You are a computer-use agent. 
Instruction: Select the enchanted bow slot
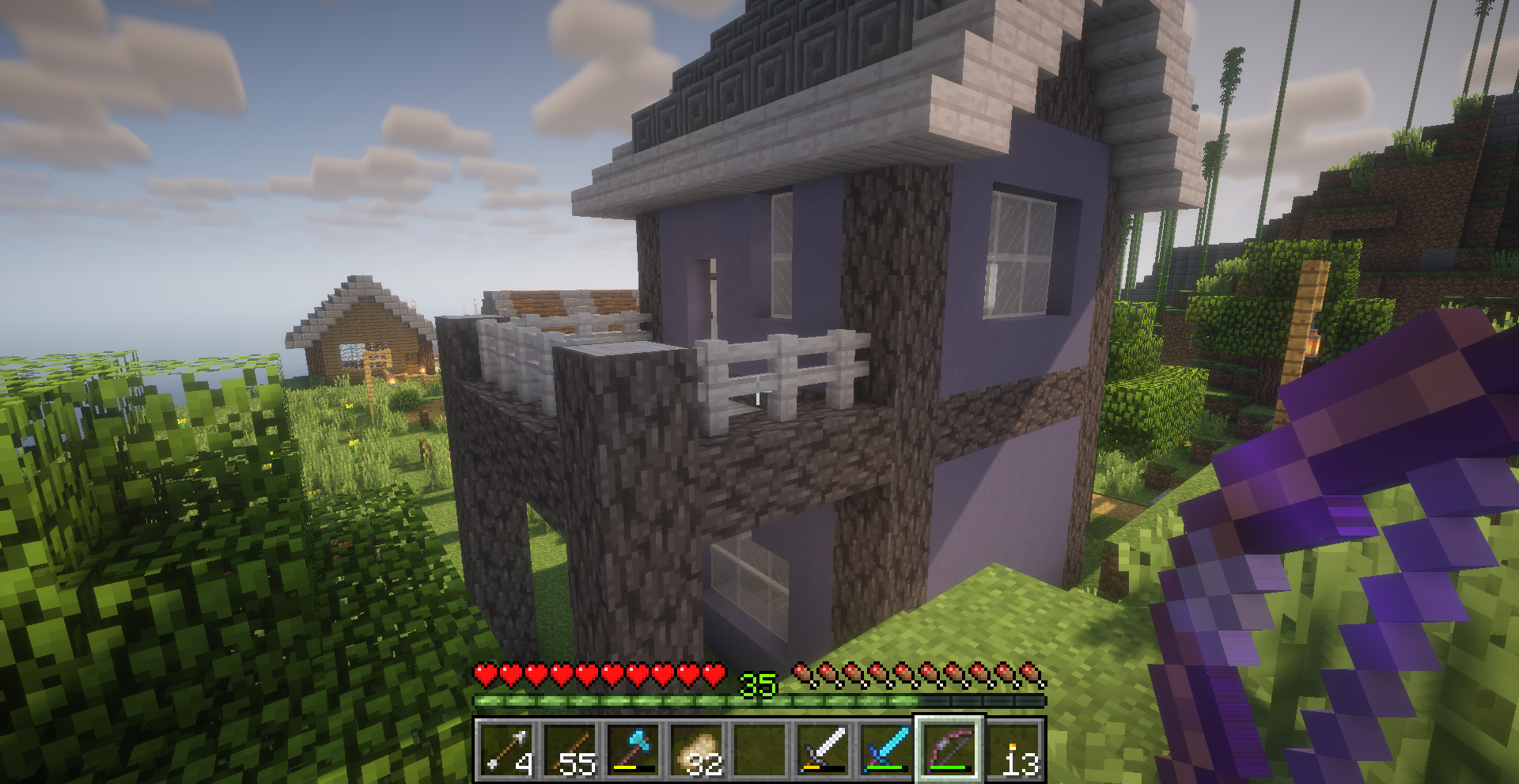click(950, 749)
